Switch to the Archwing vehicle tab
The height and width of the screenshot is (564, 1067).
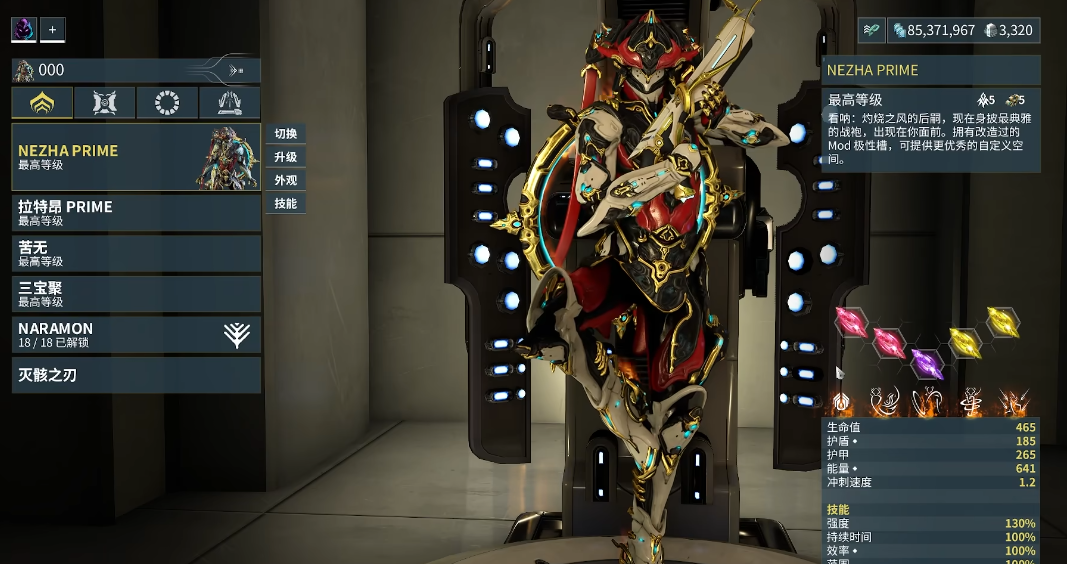point(229,102)
